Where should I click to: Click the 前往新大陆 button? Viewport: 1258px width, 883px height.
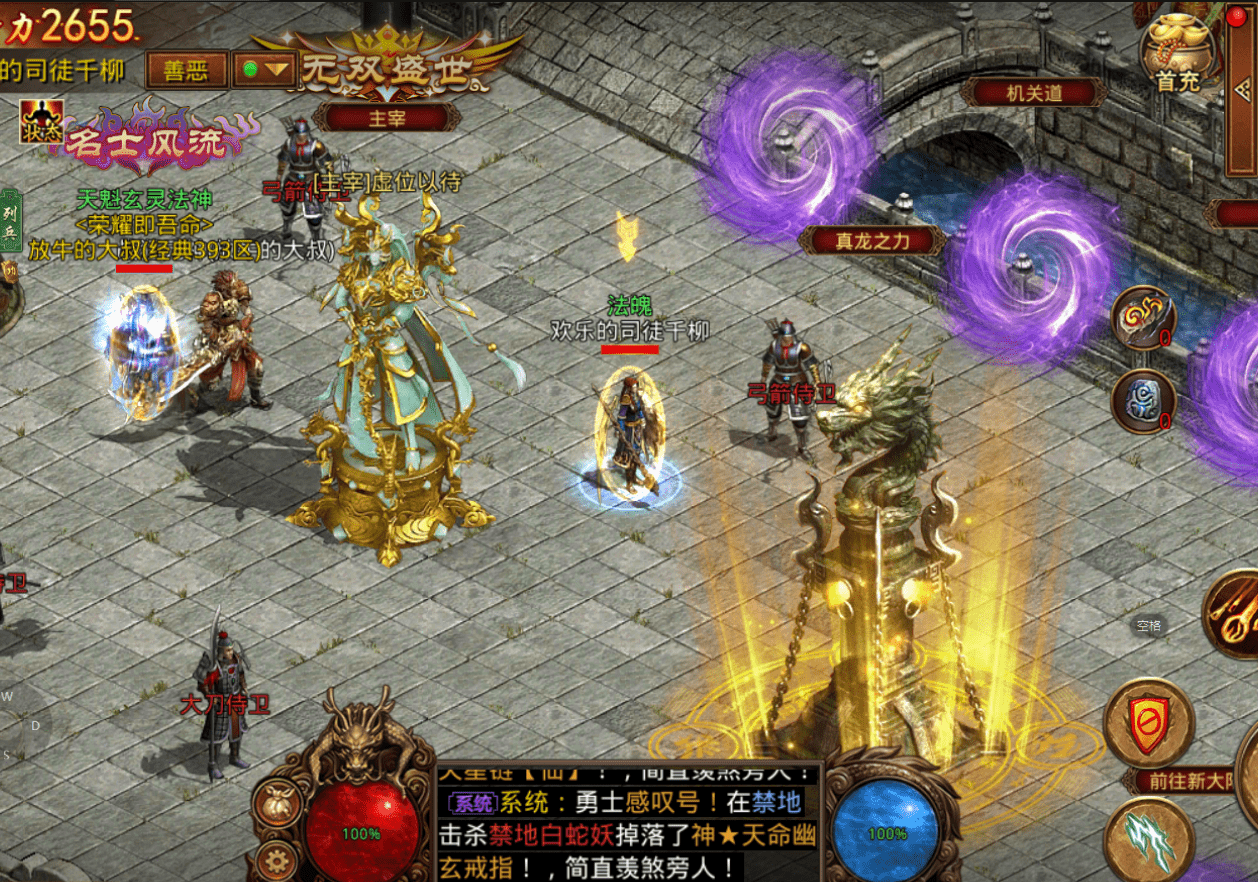1190,782
